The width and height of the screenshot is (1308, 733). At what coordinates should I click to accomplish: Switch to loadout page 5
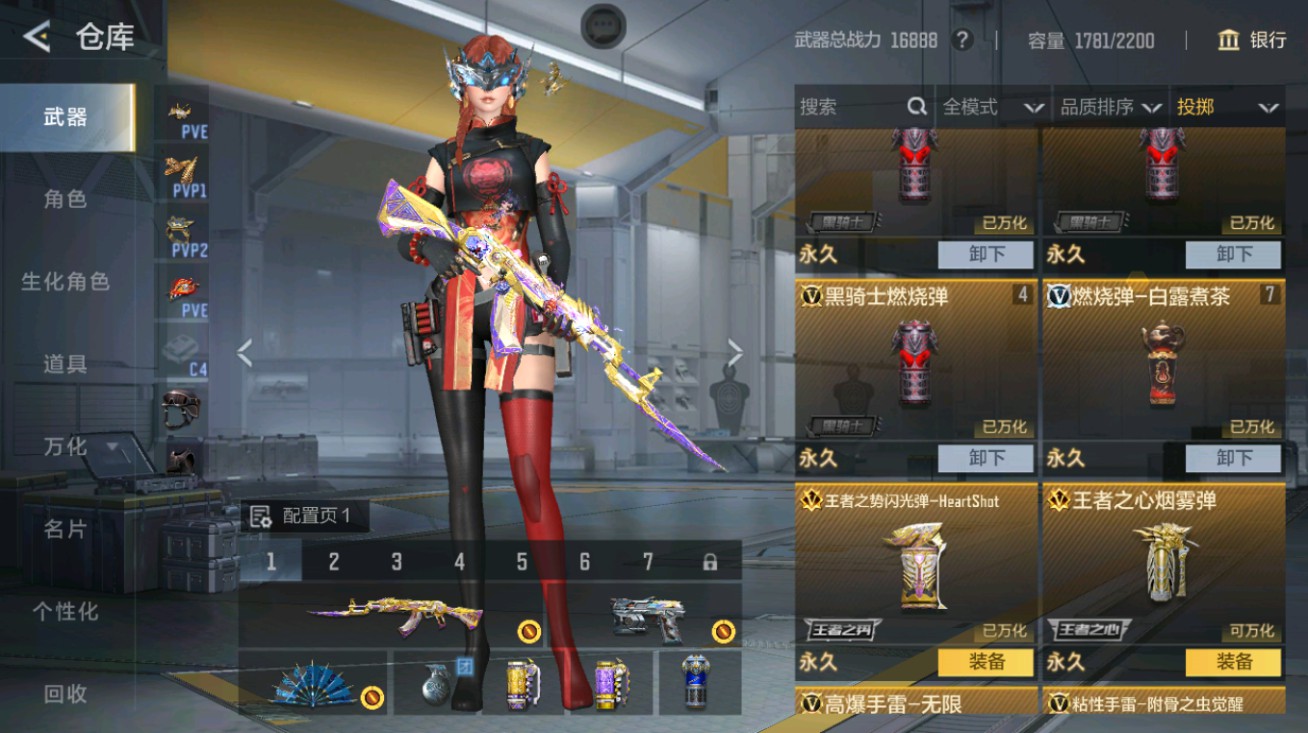click(x=522, y=562)
